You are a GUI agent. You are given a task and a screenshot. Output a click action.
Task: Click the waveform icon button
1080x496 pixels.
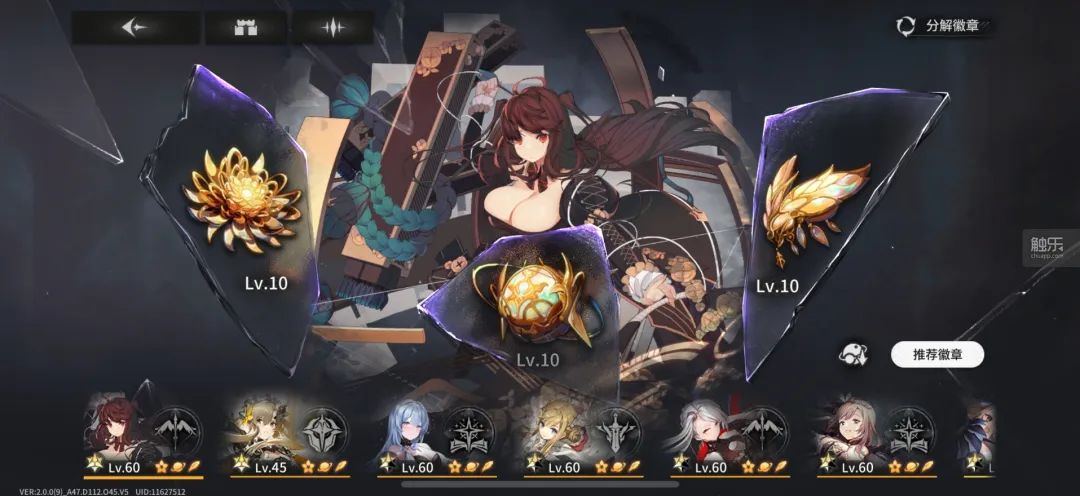[332, 27]
